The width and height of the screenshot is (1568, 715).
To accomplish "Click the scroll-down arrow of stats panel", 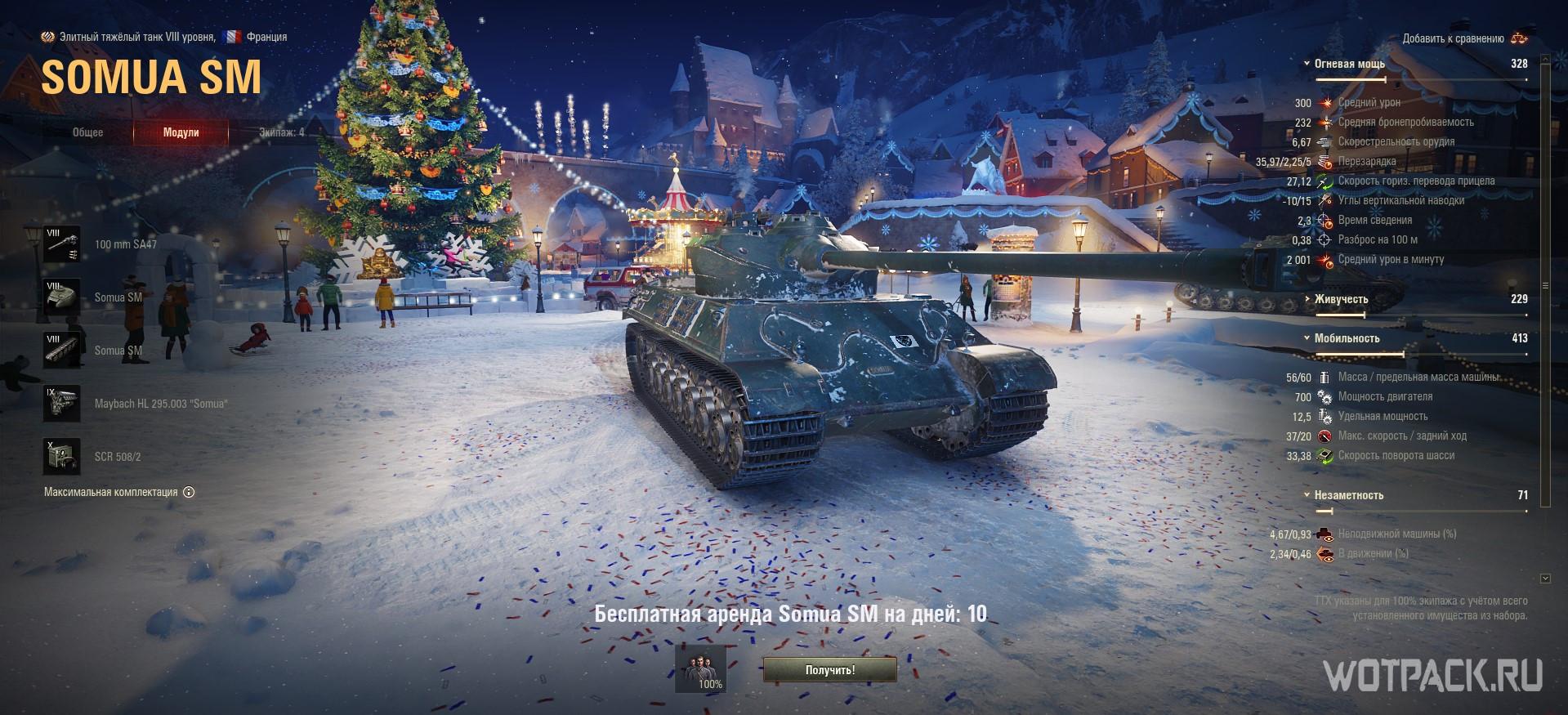I will click(x=1544, y=579).
